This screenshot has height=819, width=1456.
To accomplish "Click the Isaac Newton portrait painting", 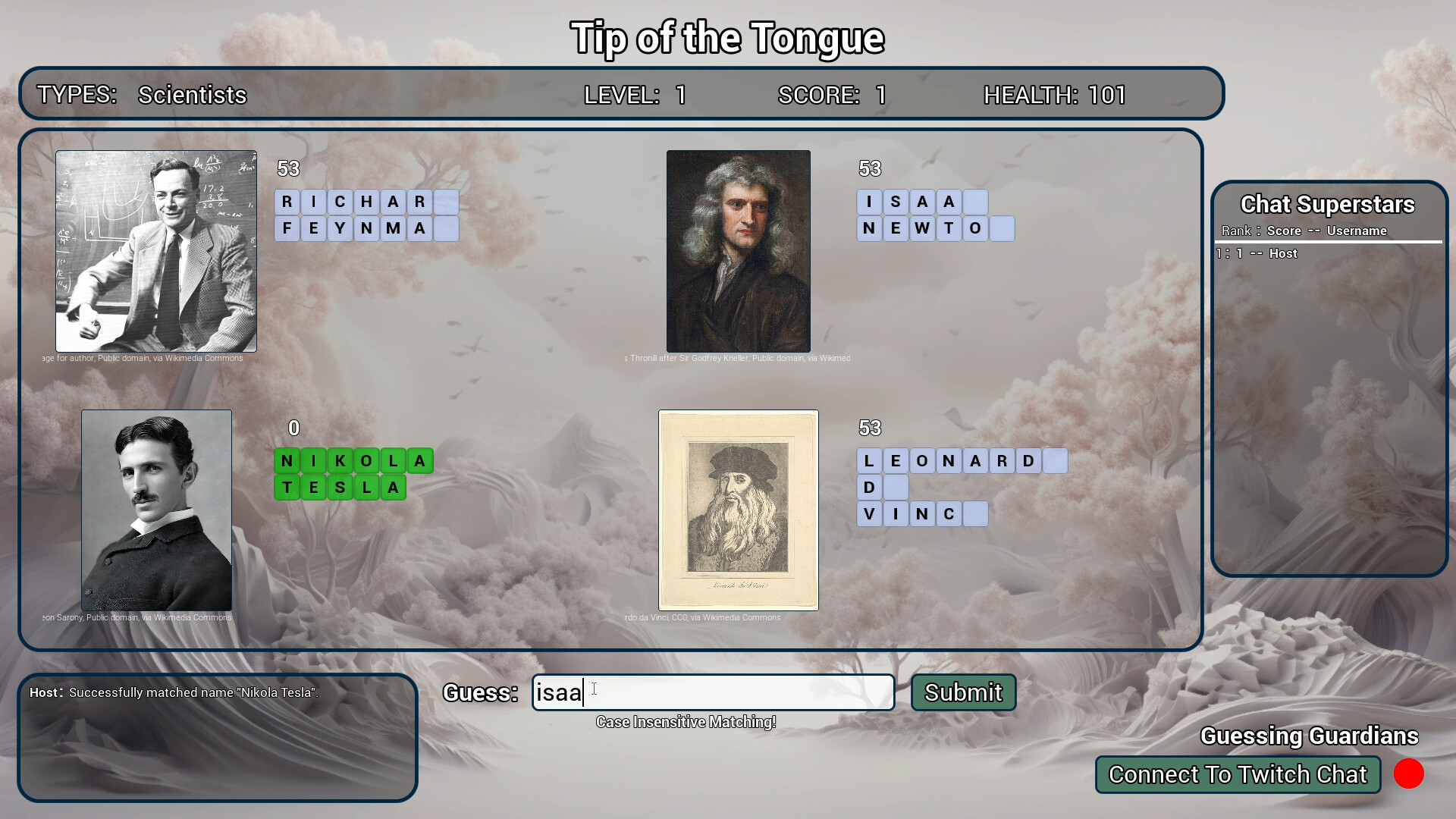I will (738, 250).
